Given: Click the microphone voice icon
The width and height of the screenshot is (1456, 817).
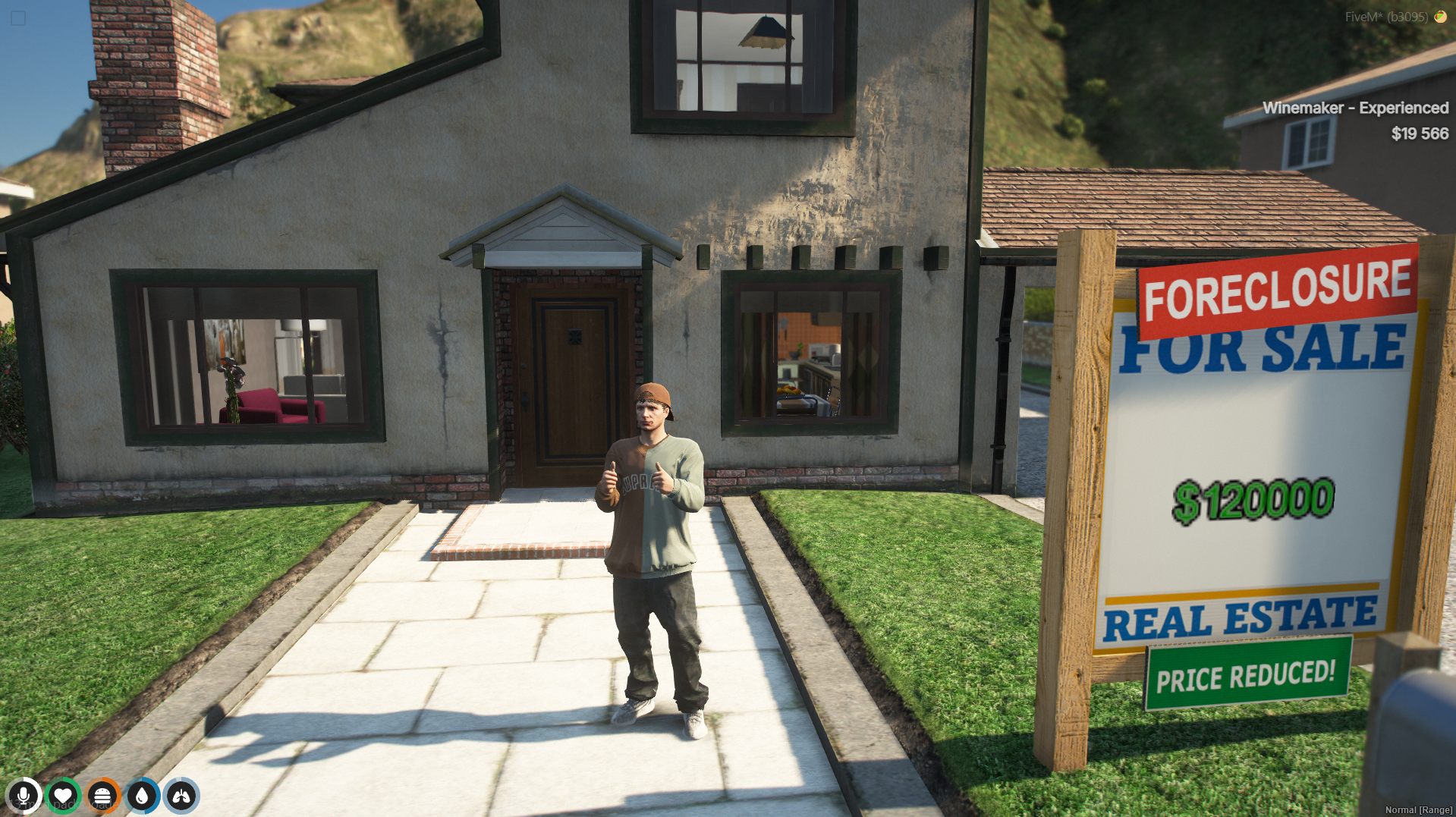Looking at the screenshot, I should (x=24, y=796).
